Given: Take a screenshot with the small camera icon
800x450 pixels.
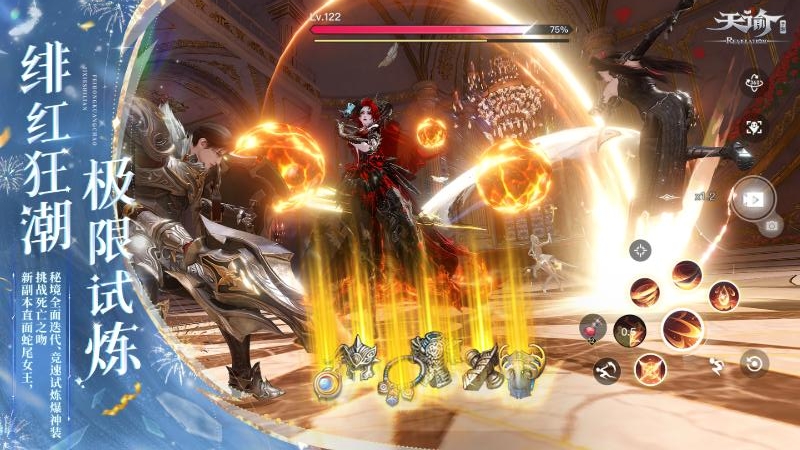Looking at the screenshot, I should tap(771, 226).
